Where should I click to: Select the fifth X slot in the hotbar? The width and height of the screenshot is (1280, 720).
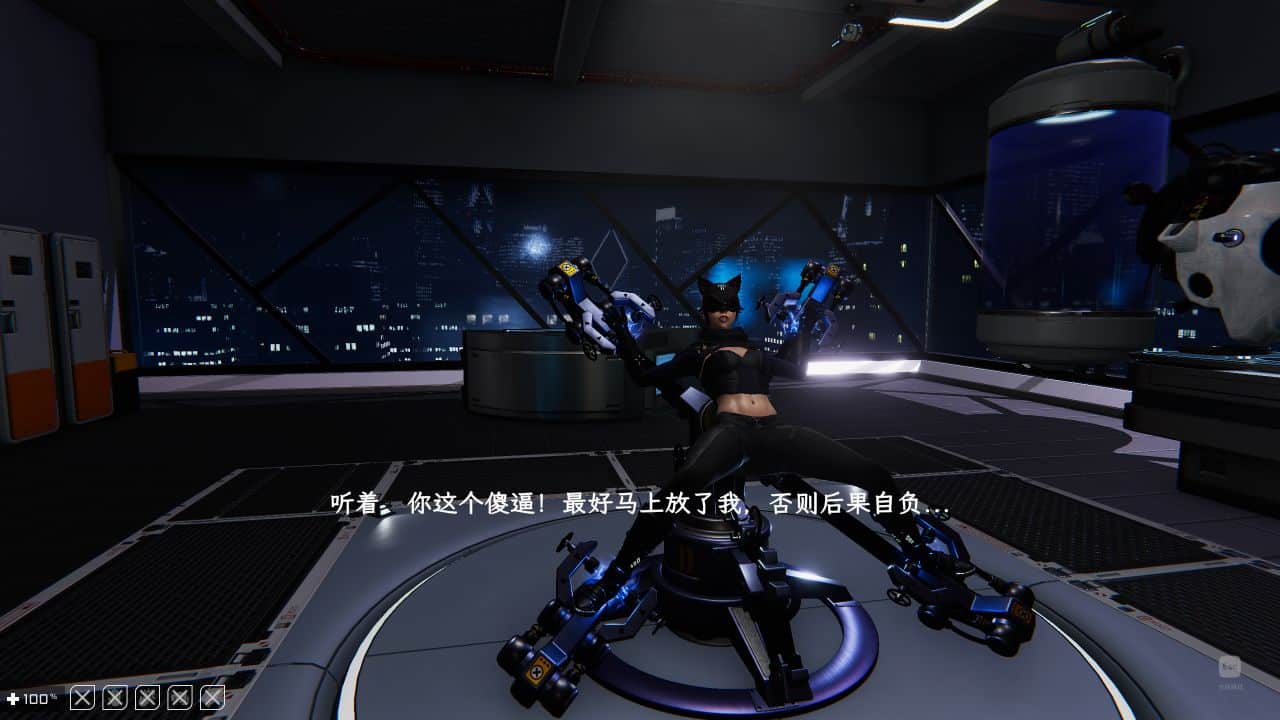(x=209, y=696)
